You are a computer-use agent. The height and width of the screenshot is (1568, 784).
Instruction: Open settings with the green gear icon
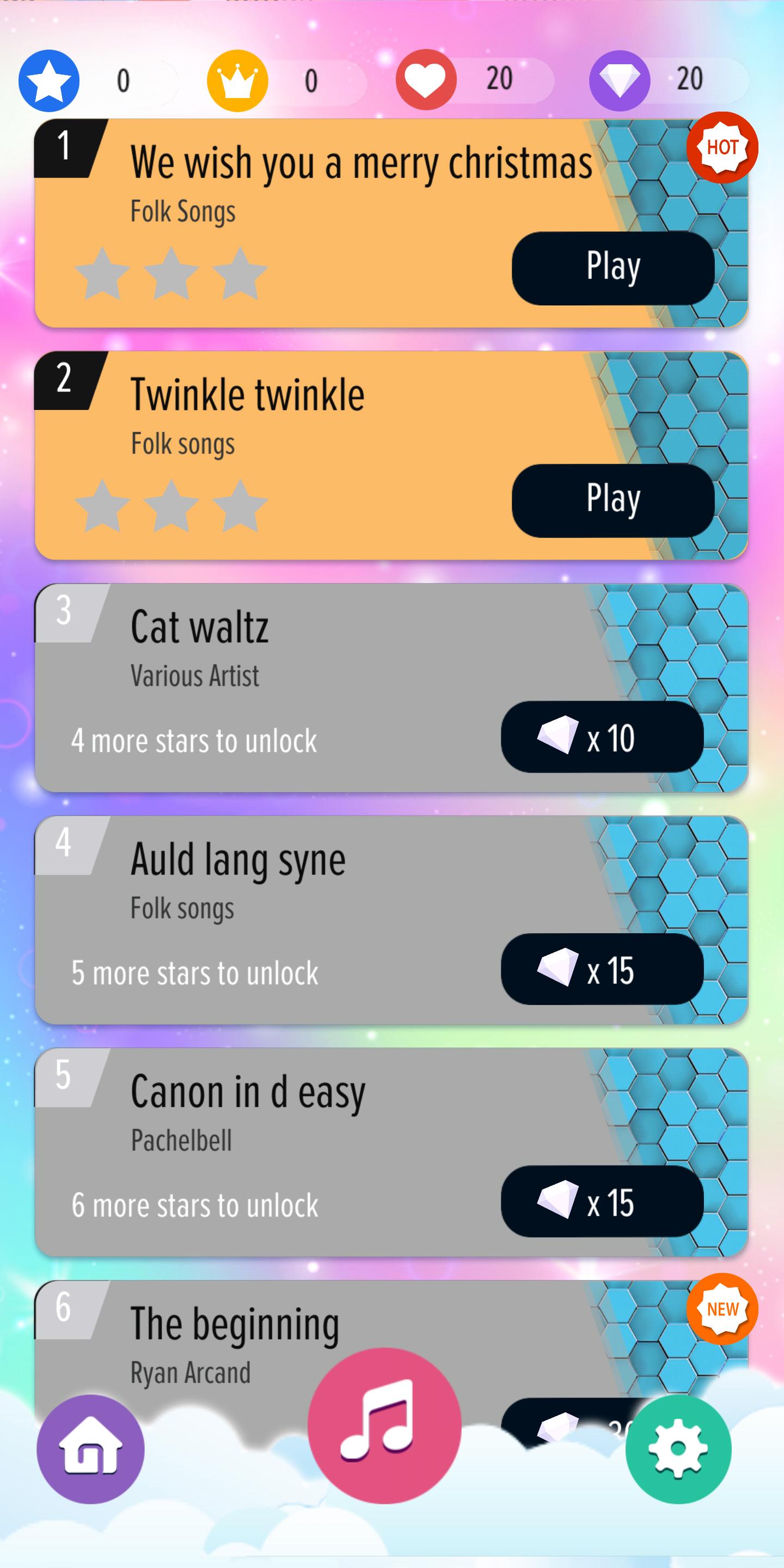pyautogui.click(x=677, y=1449)
